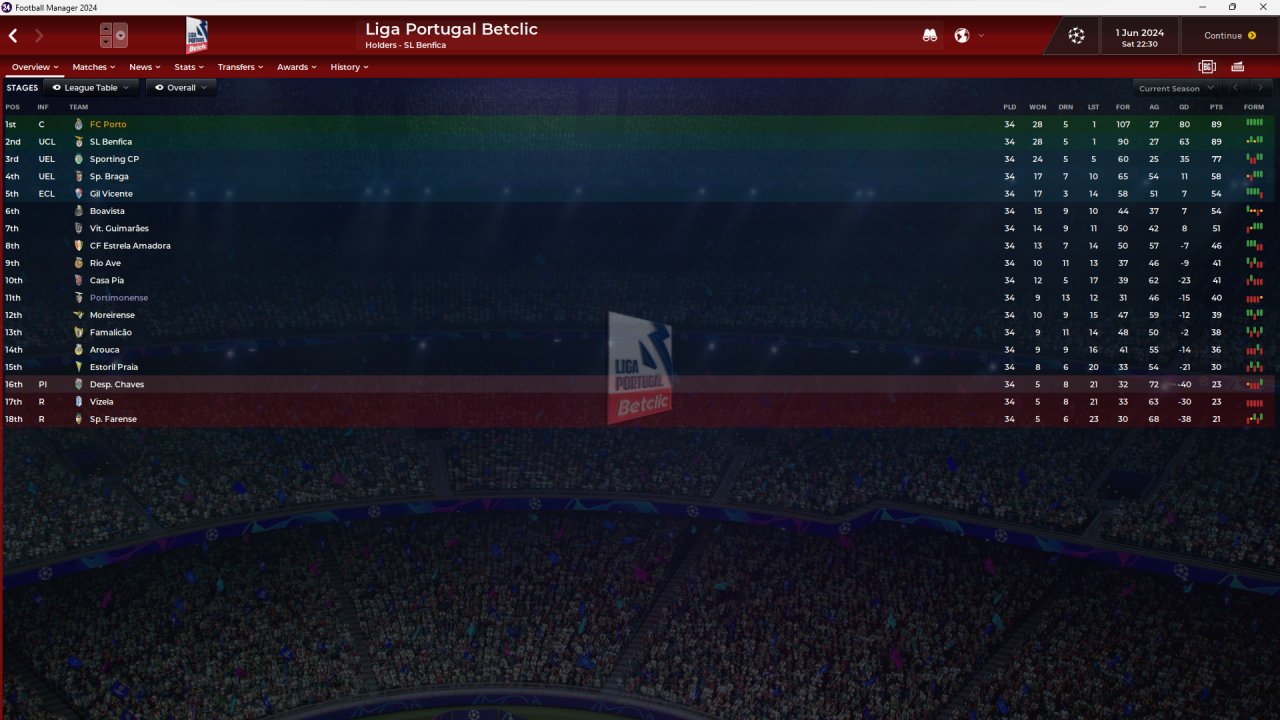The image size is (1280, 720).
Task: Click the Continue button
Action: click(1229, 36)
